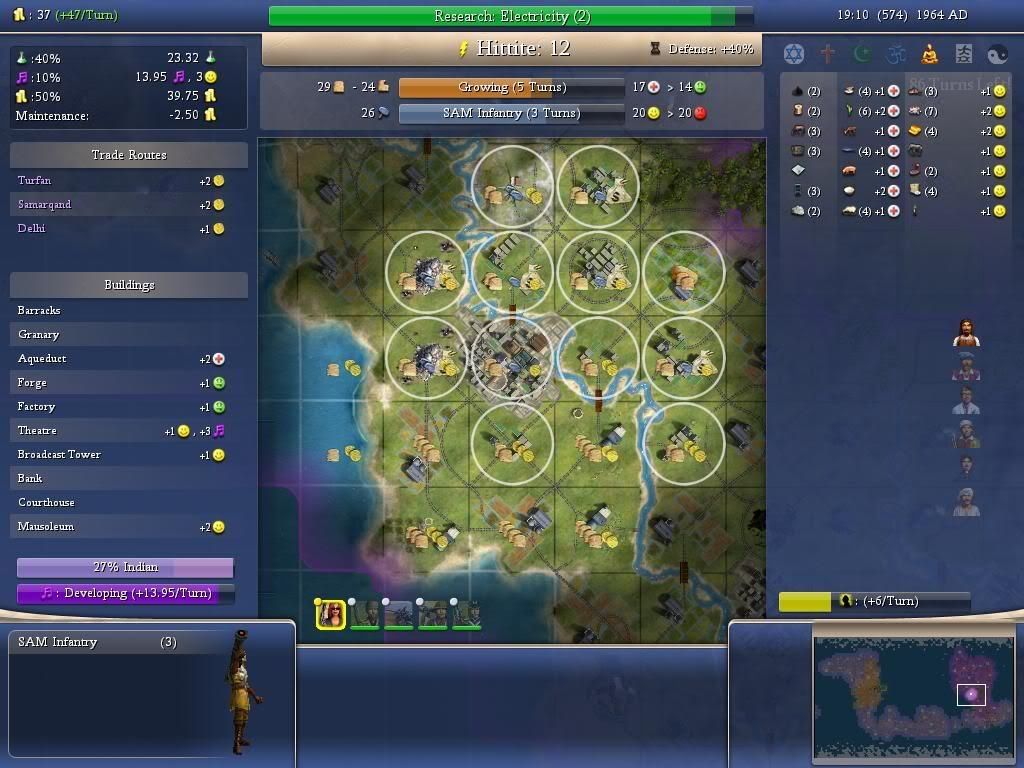
Task: Click the culture Developing progress bar
Action: pos(125,593)
